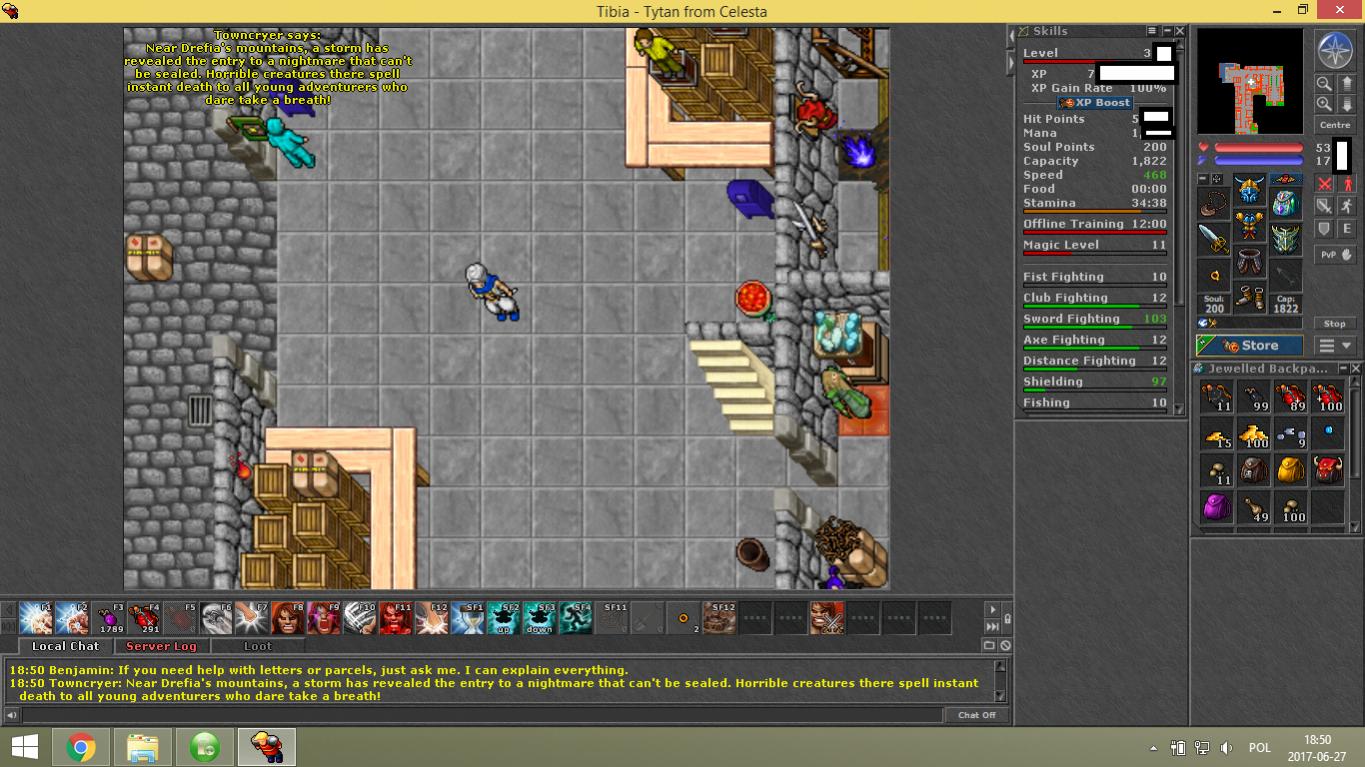Image resolution: width=1365 pixels, height=767 pixels.
Task: Switch to the Server Log tab
Action: [161, 647]
